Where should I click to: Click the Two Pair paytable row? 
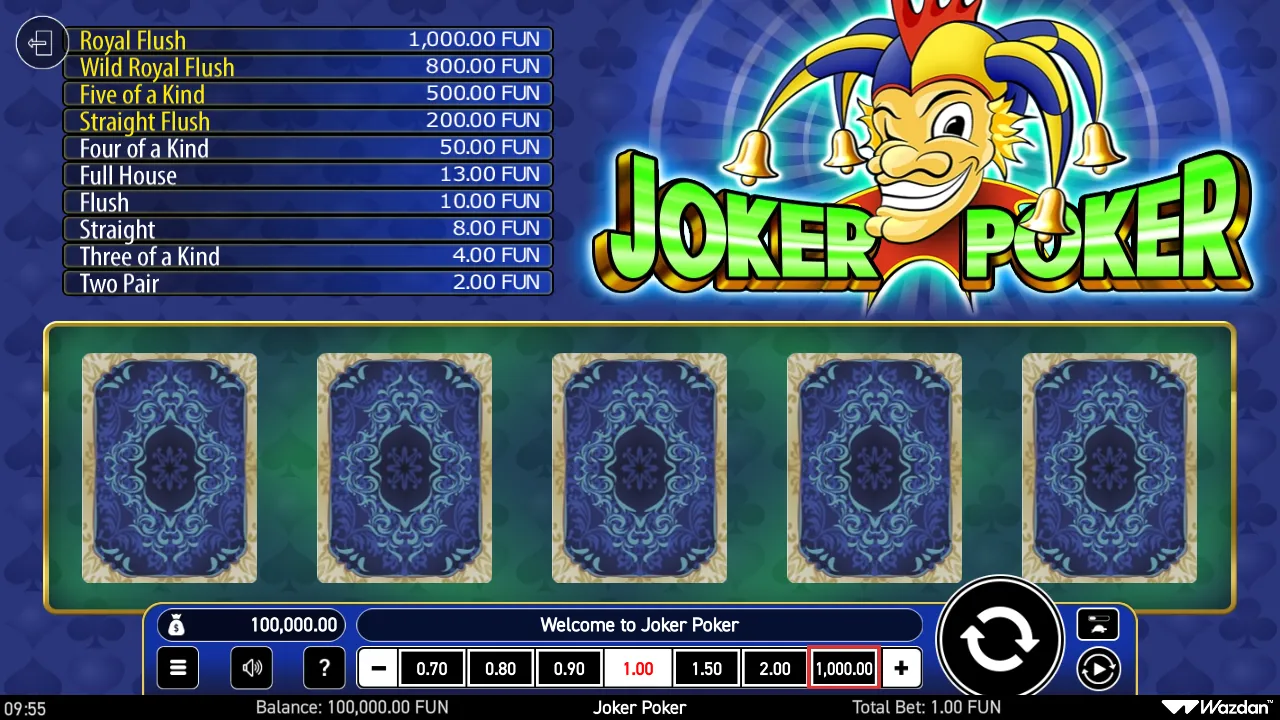pyautogui.click(x=307, y=283)
